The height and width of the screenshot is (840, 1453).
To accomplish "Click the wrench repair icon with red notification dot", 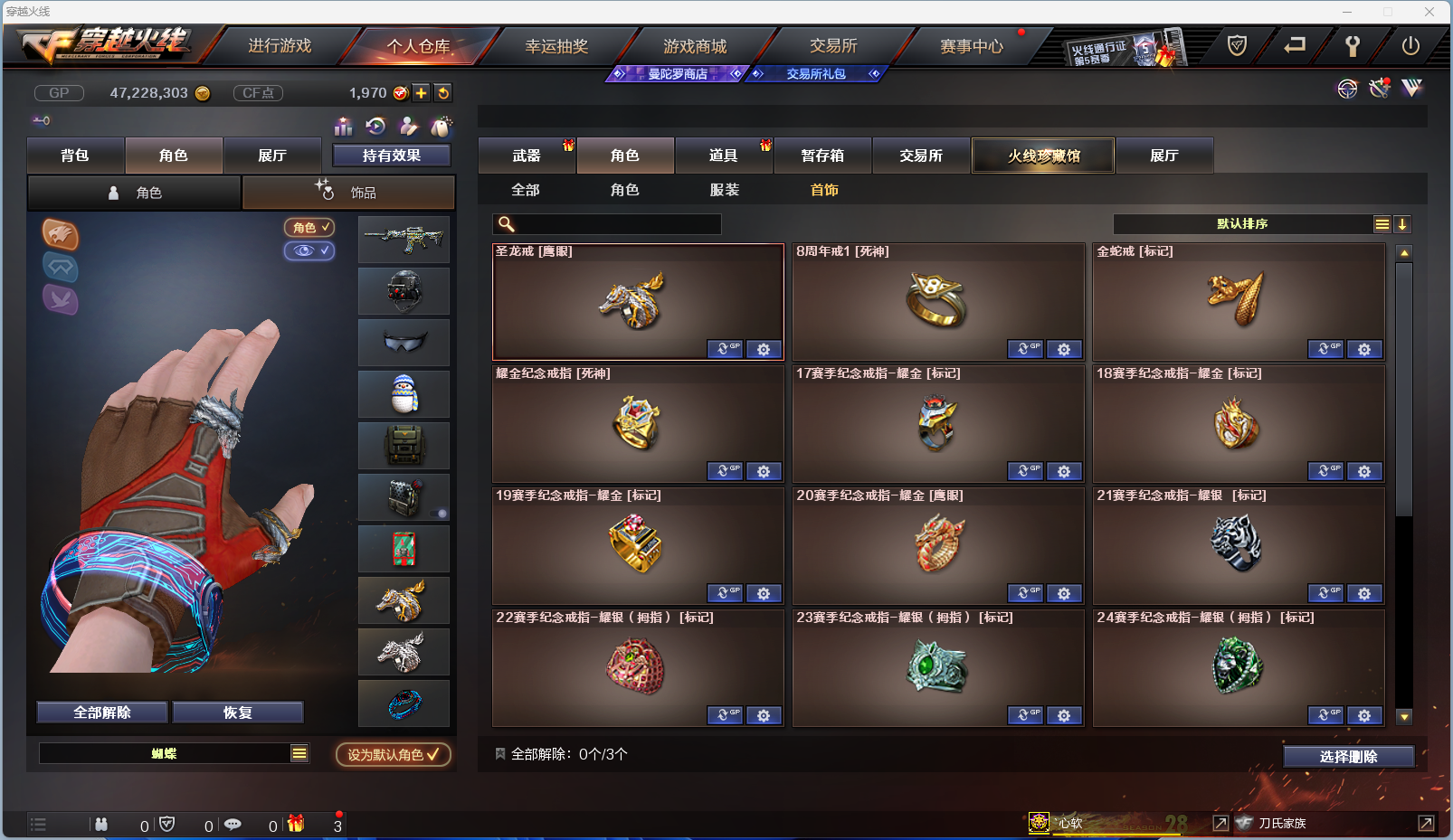I will [1379, 89].
